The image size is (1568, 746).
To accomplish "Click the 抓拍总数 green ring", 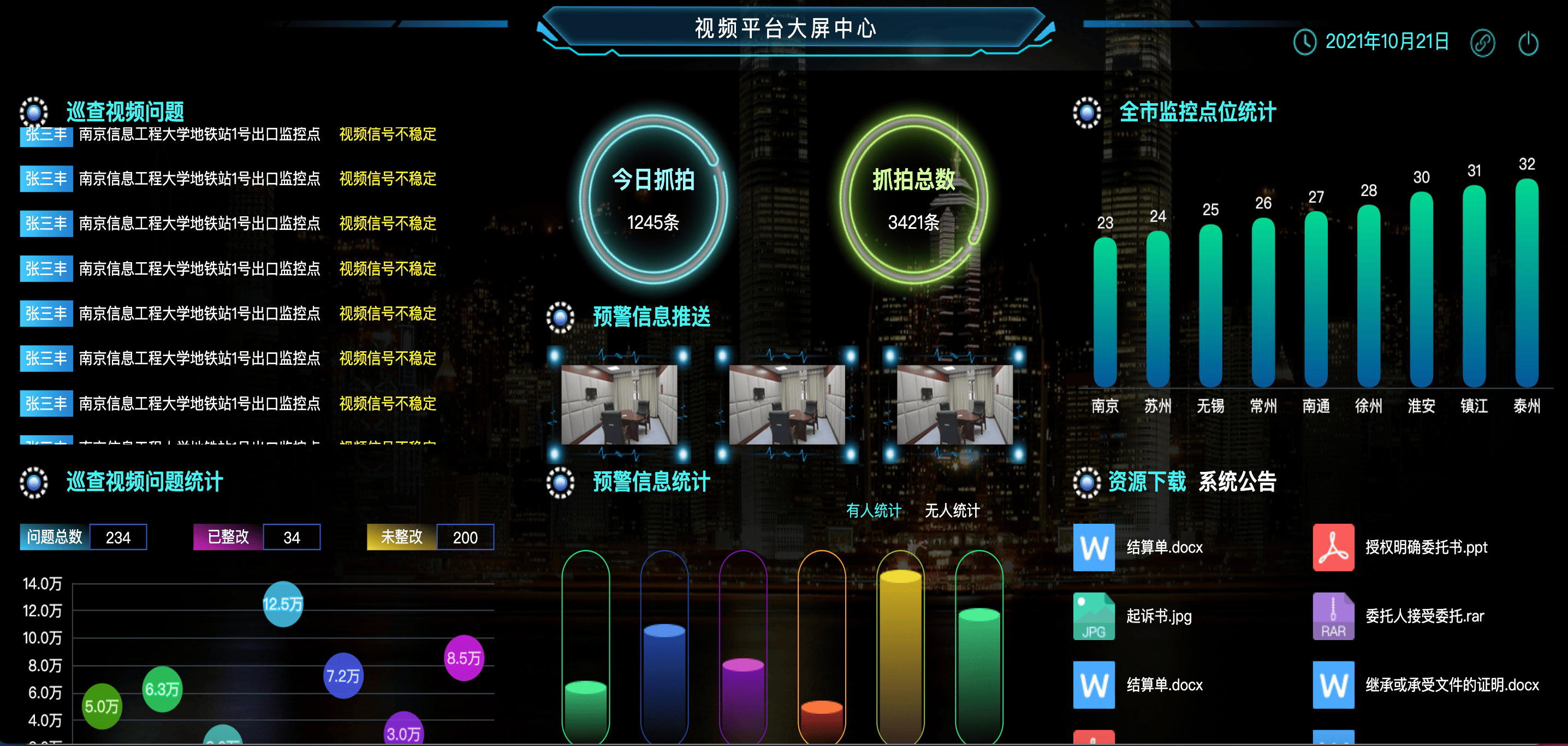I will [913, 199].
